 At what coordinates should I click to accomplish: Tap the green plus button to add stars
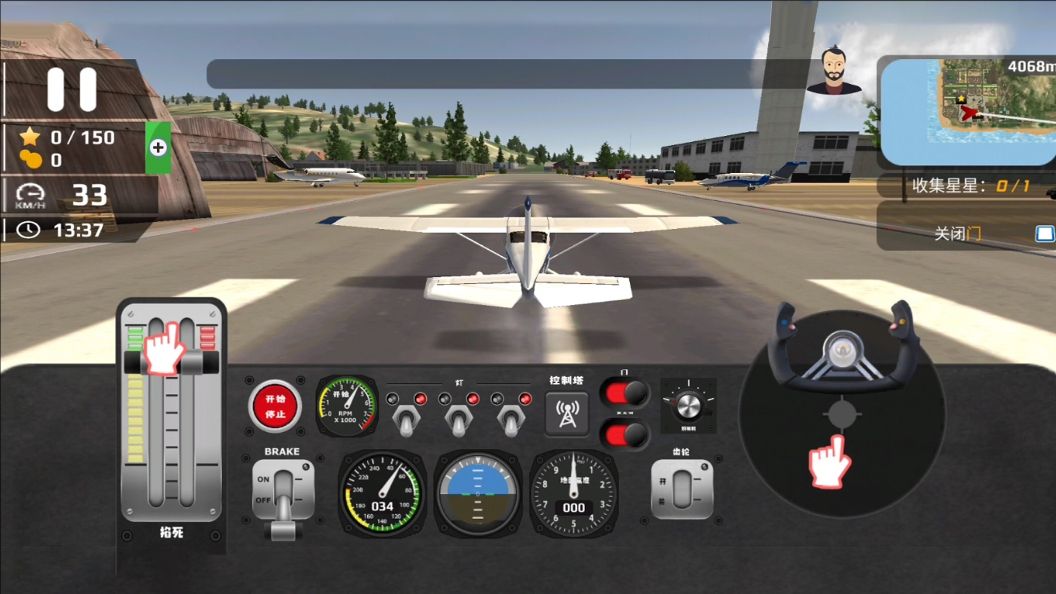pyautogui.click(x=157, y=147)
